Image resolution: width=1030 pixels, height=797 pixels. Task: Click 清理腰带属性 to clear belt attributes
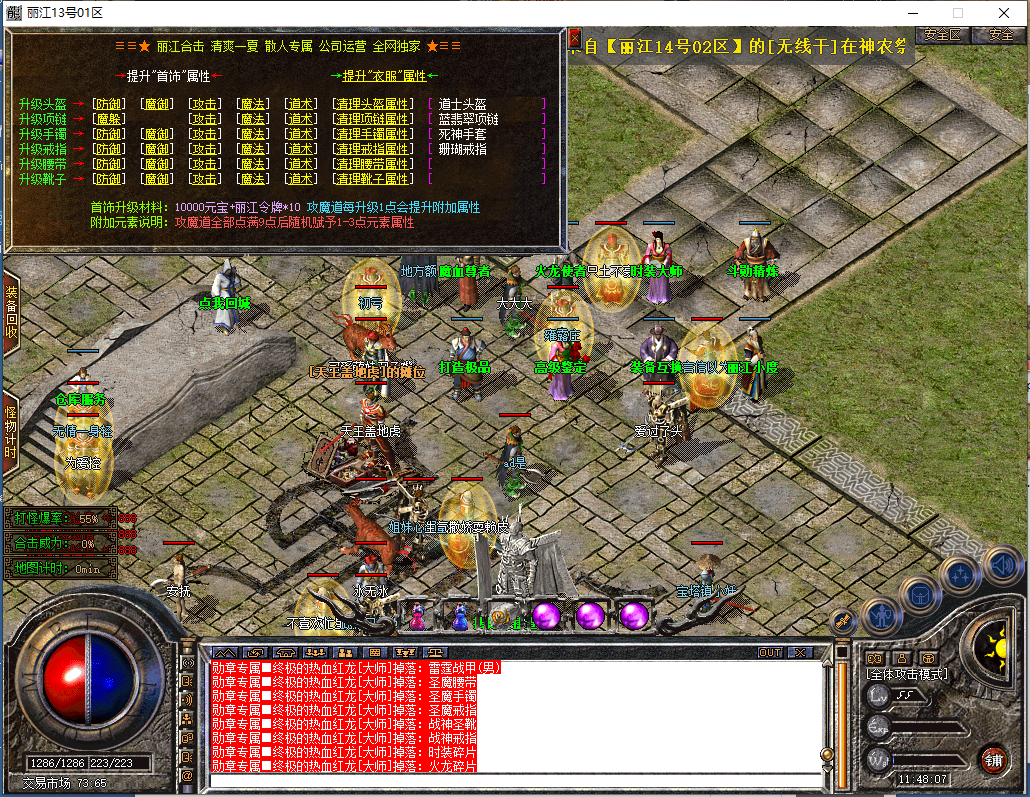tap(372, 164)
